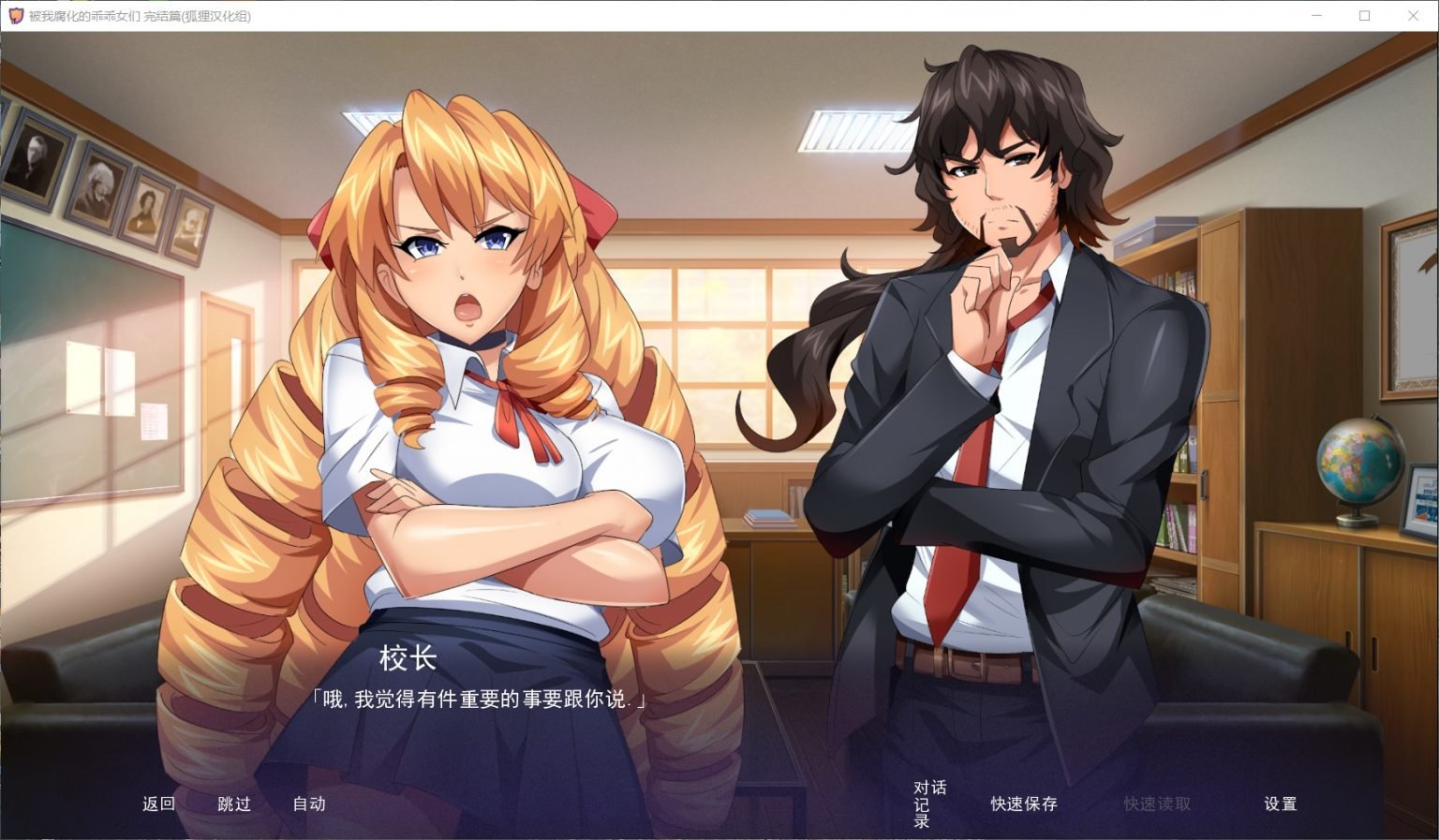Select 快速保存 from bottom controls
This screenshot has width=1439, height=840.
1025,803
